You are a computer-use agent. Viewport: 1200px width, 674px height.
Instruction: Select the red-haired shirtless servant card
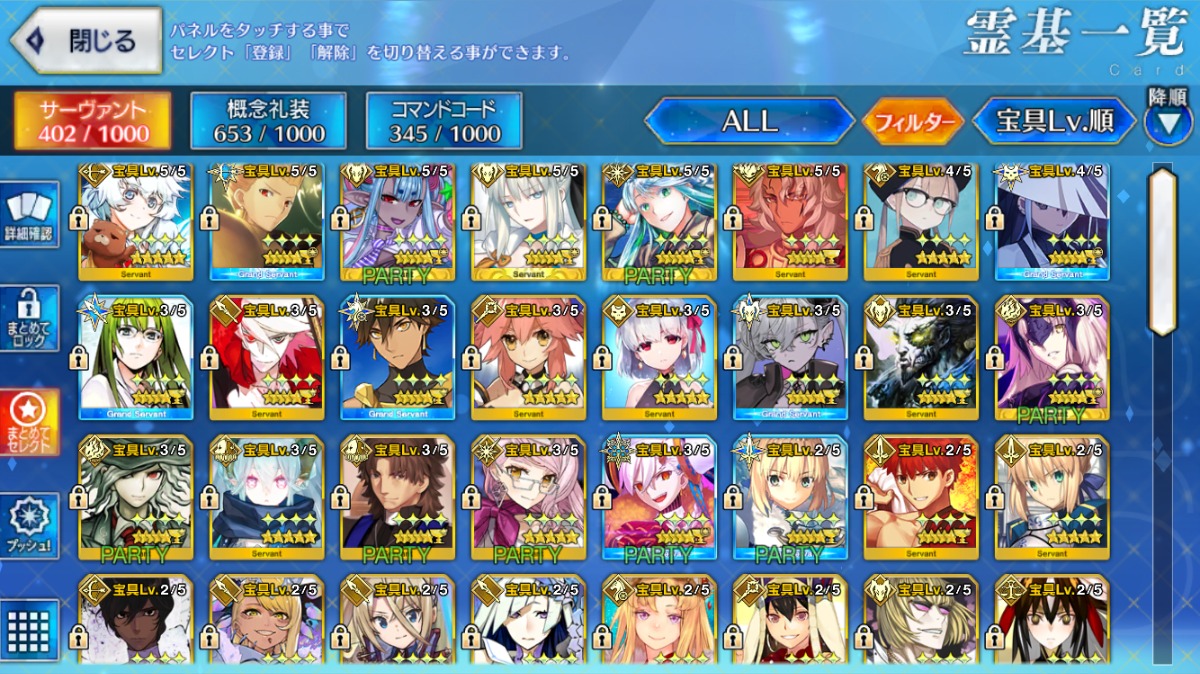coord(921,496)
